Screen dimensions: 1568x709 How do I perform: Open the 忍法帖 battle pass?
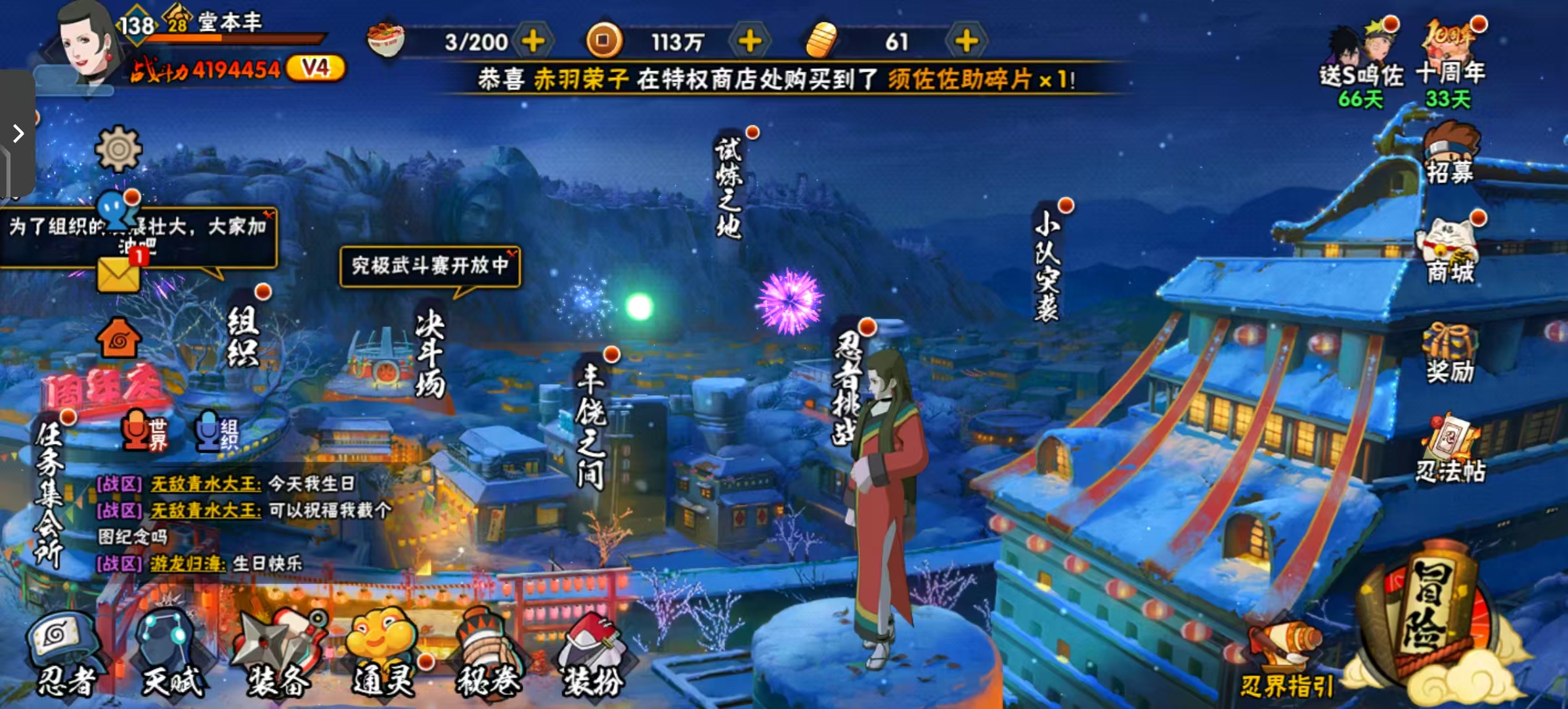pos(1450,450)
